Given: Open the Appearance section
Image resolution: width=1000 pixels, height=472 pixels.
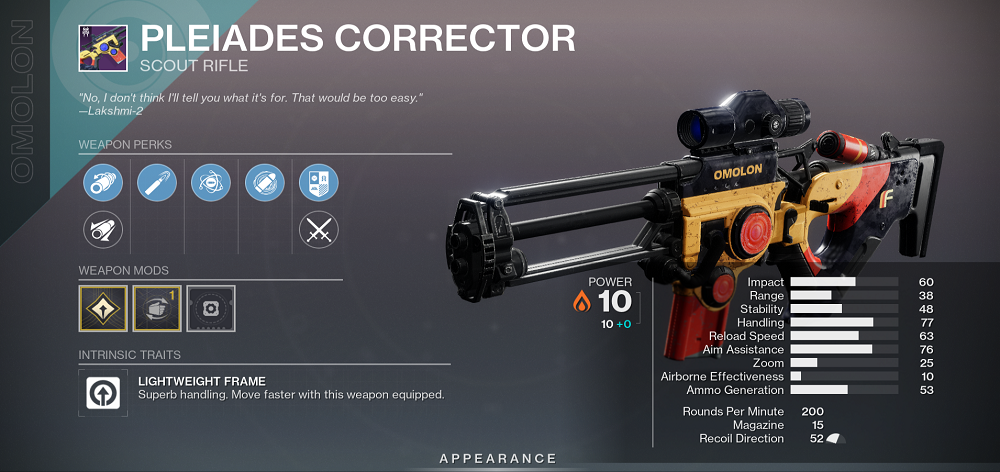Looking at the screenshot, I should coord(498,459).
